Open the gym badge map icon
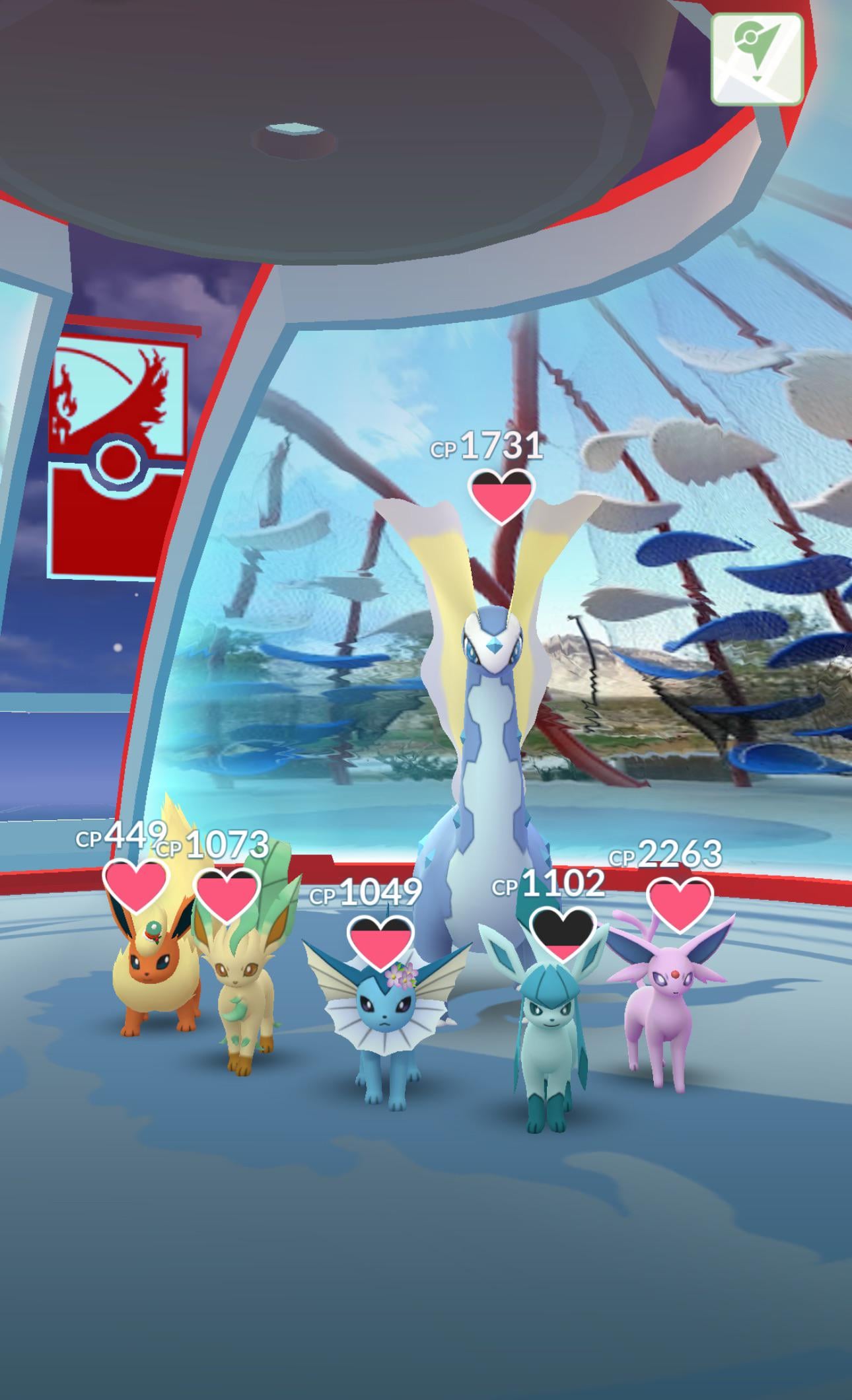The height and width of the screenshot is (1400, 852). [x=757, y=59]
